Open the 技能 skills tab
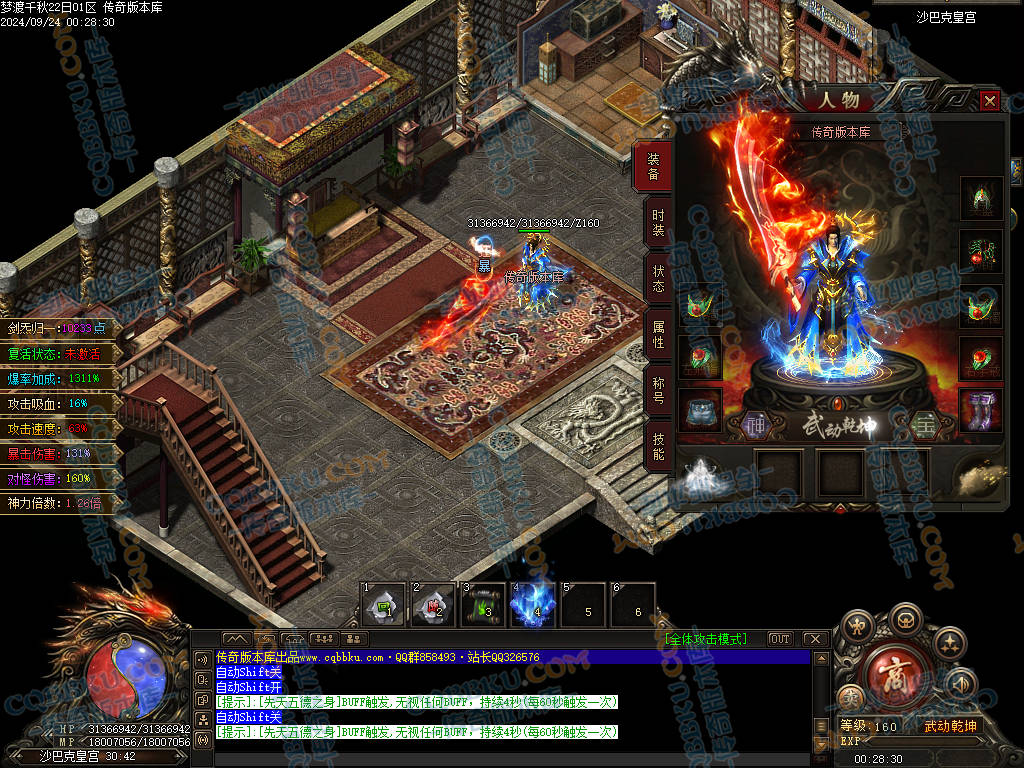Screen dimensions: 1024x768 tap(657, 446)
